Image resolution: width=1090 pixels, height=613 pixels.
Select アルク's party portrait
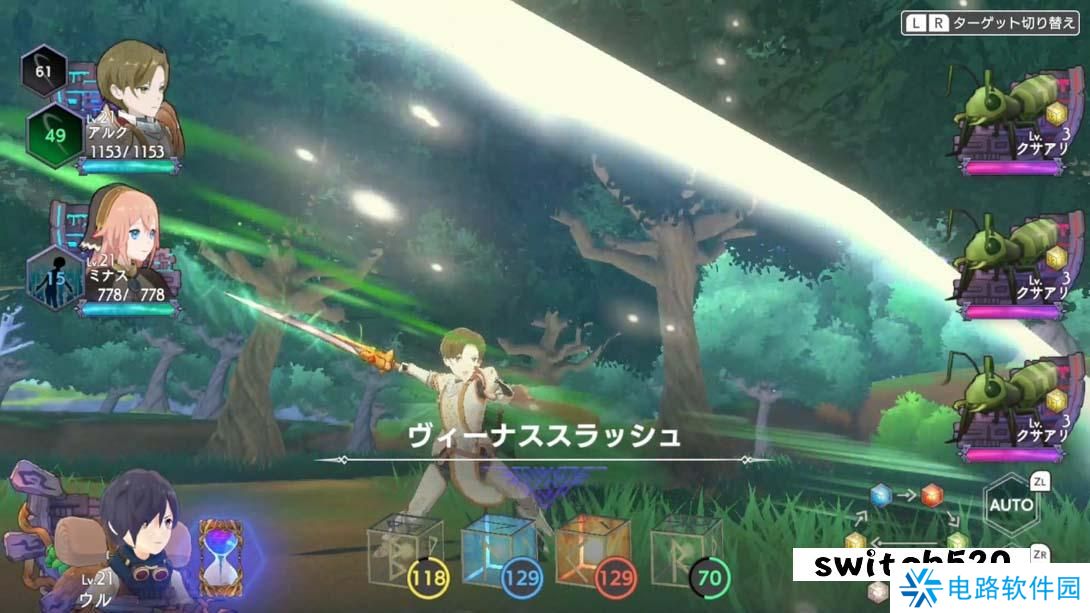[x=135, y=80]
